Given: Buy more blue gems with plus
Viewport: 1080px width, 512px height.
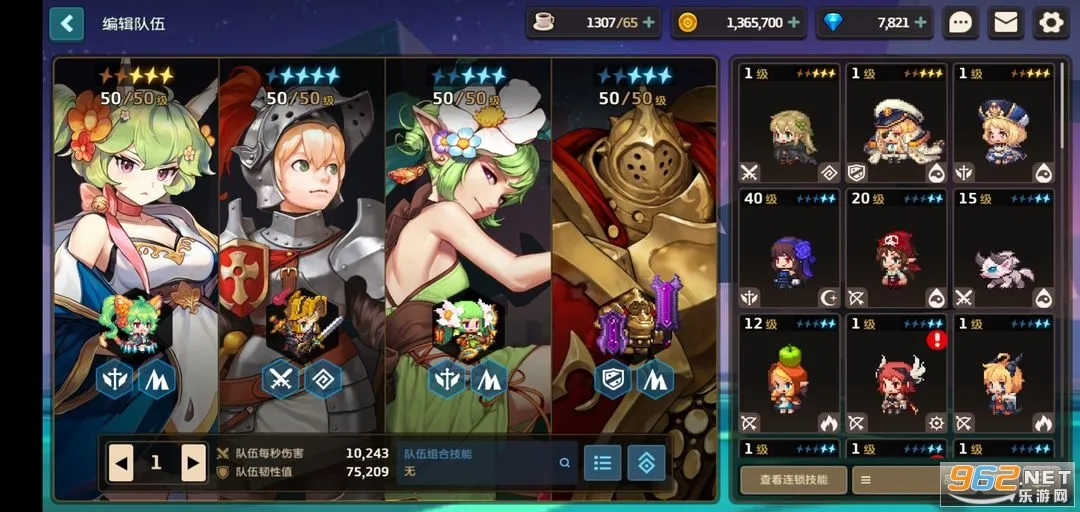Looking at the screenshot, I should point(921,22).
